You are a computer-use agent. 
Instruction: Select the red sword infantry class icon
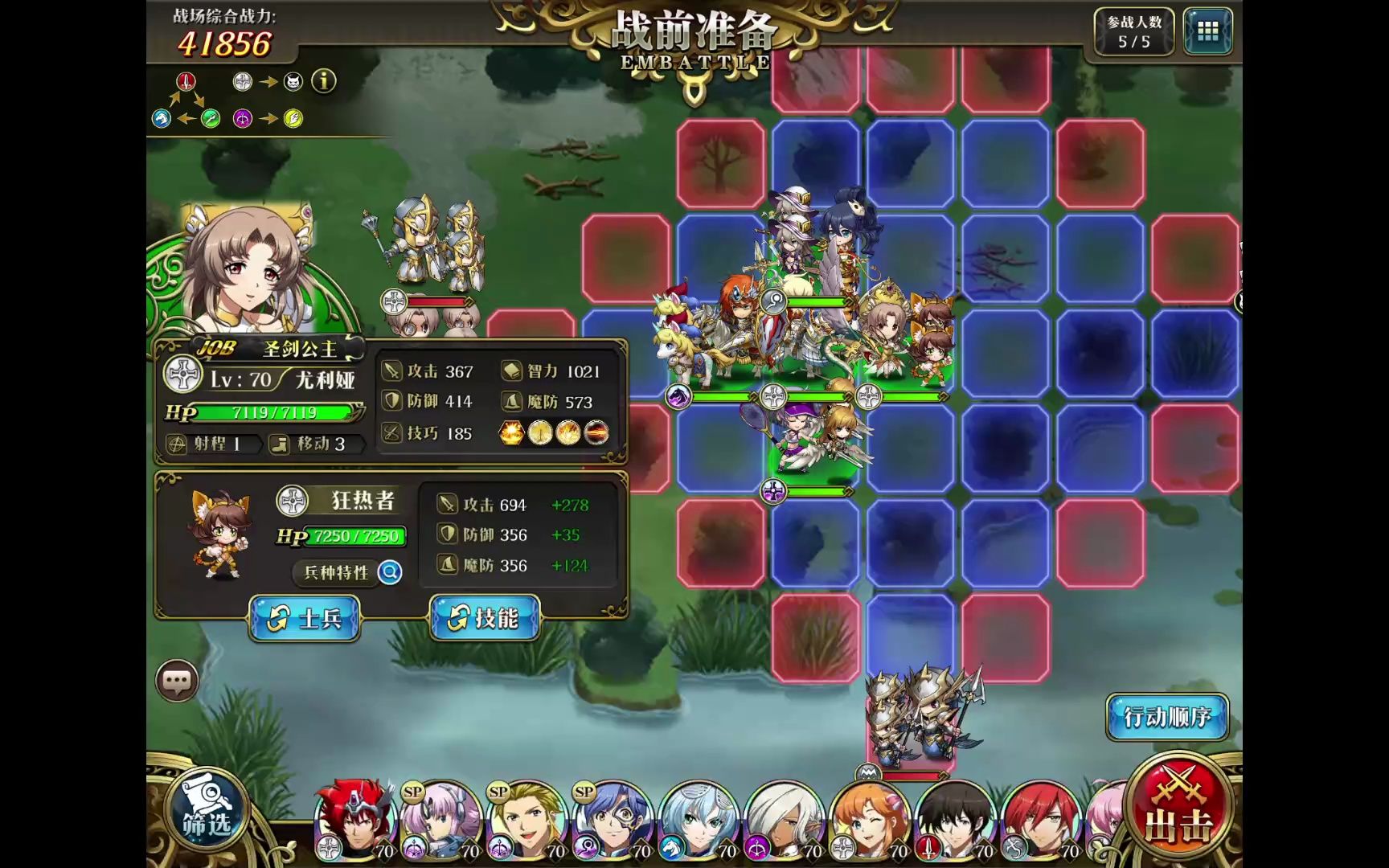[x=186, y=83]
